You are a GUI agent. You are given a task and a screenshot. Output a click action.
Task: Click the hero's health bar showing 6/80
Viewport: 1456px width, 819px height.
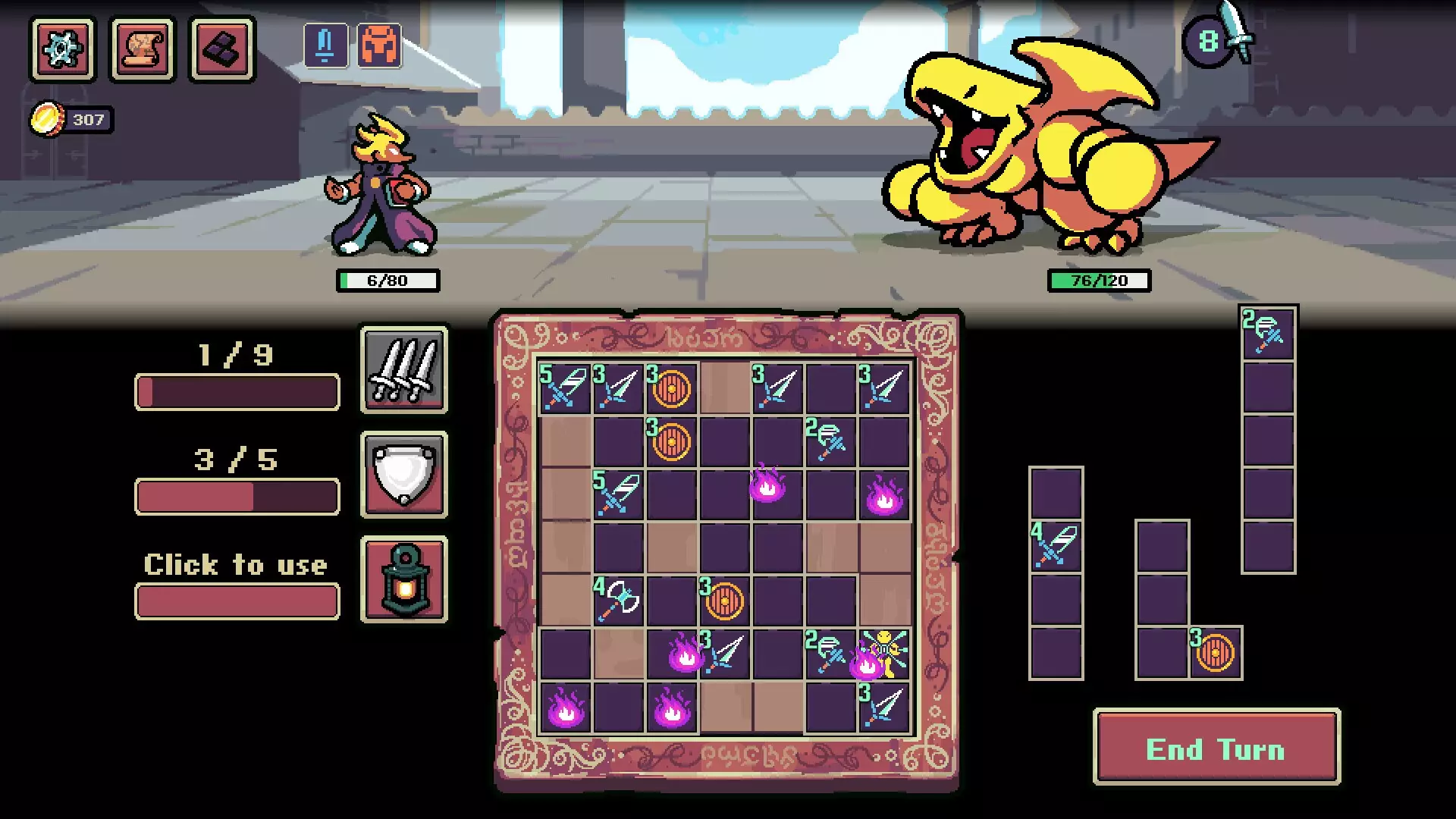[388, 280]
